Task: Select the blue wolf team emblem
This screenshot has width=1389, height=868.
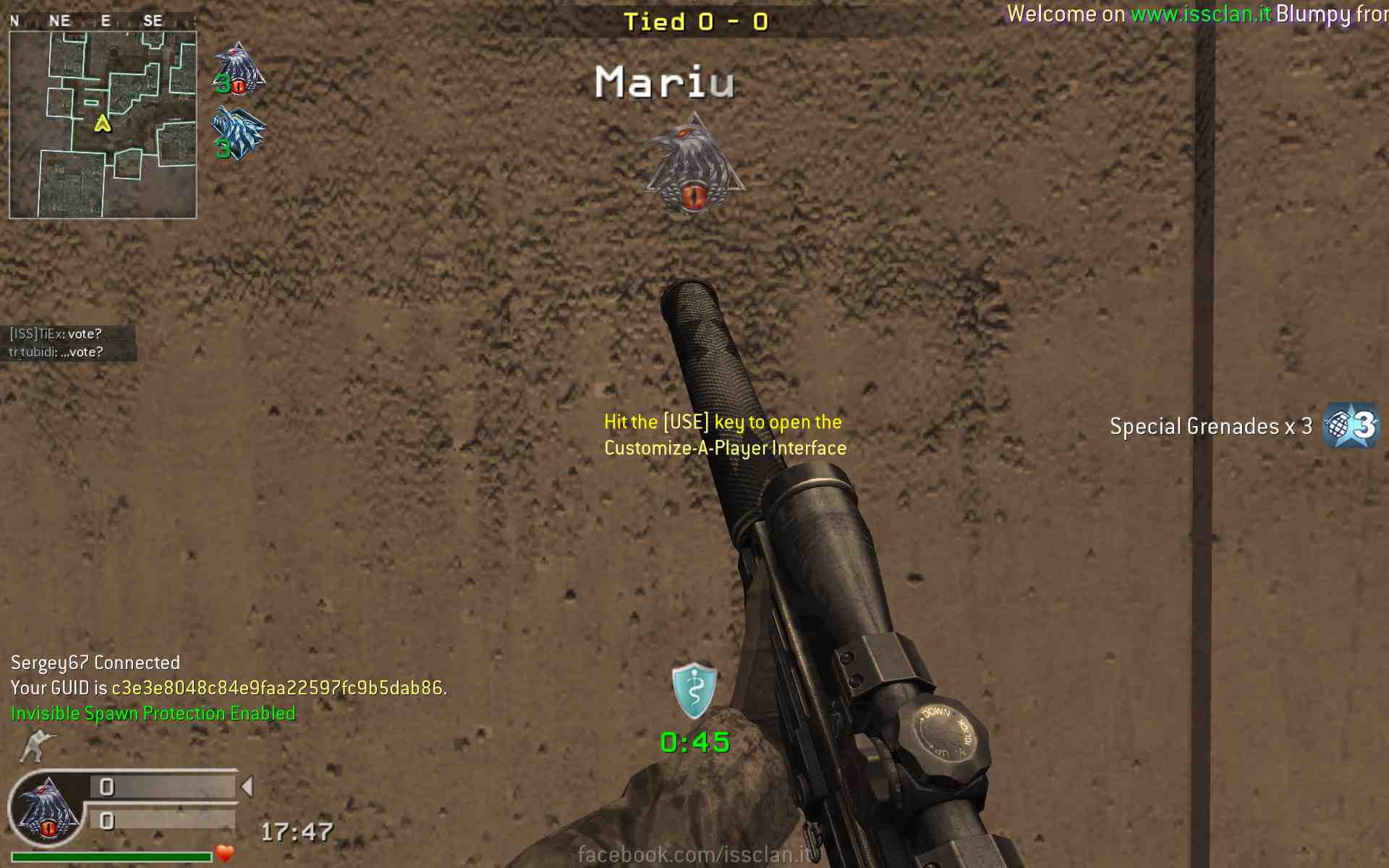Action: (238, 133)
